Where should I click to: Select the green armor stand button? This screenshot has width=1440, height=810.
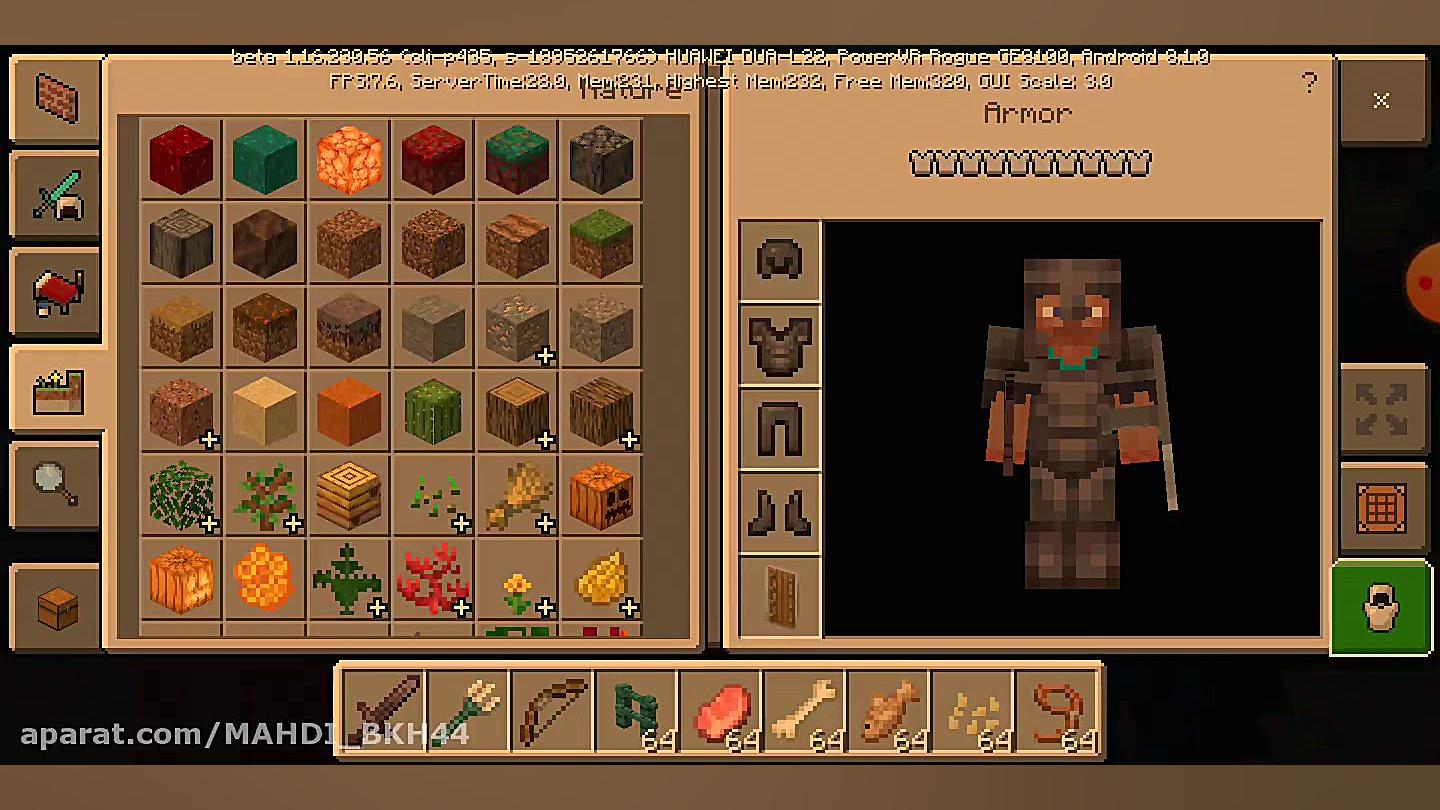[x=1381, y=607]
